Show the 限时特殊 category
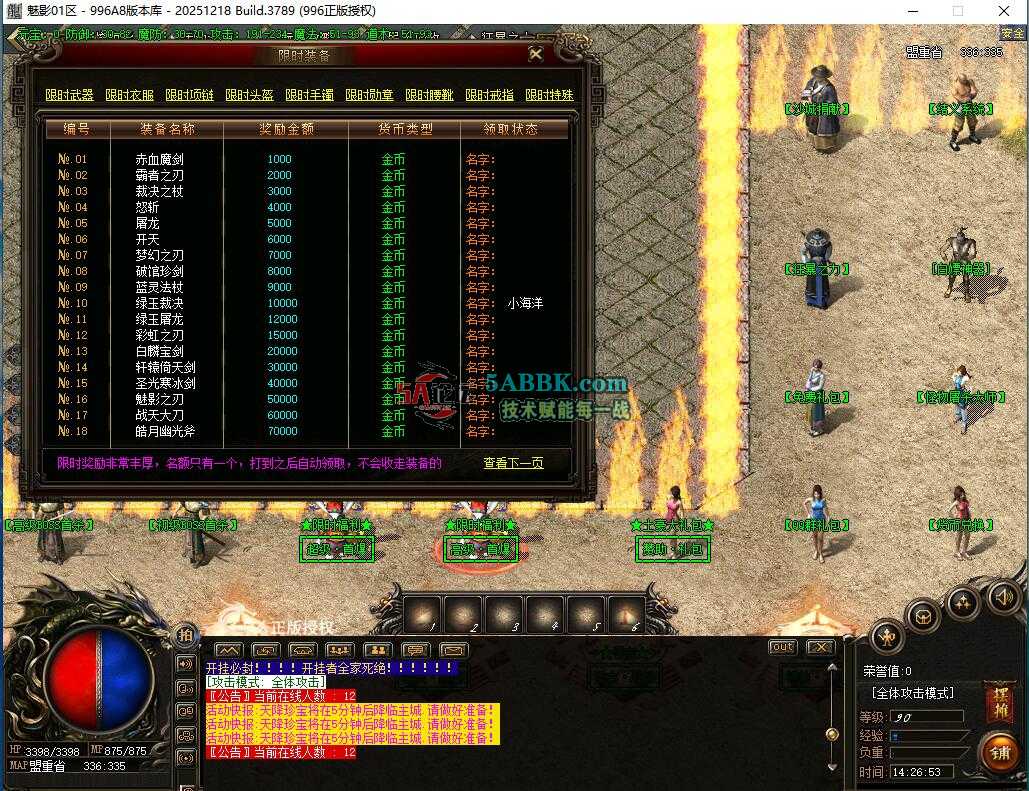This screenshot has width=1029, height=791. (x=549, y=95)
